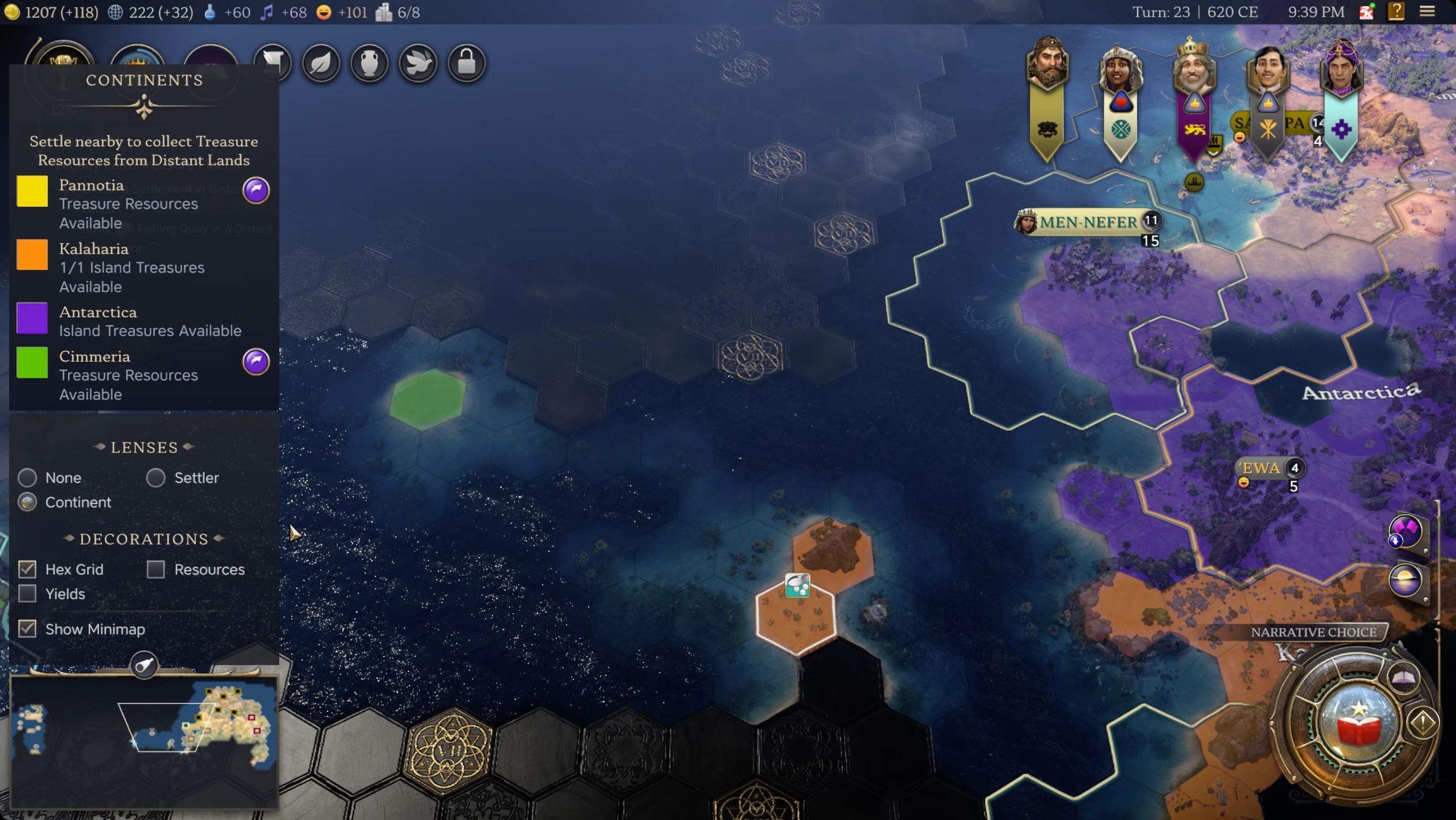The height and width of the screenshot is (820, 1456).
Task: Select the Settler lens radio button
Action: (x=156, y=478)
